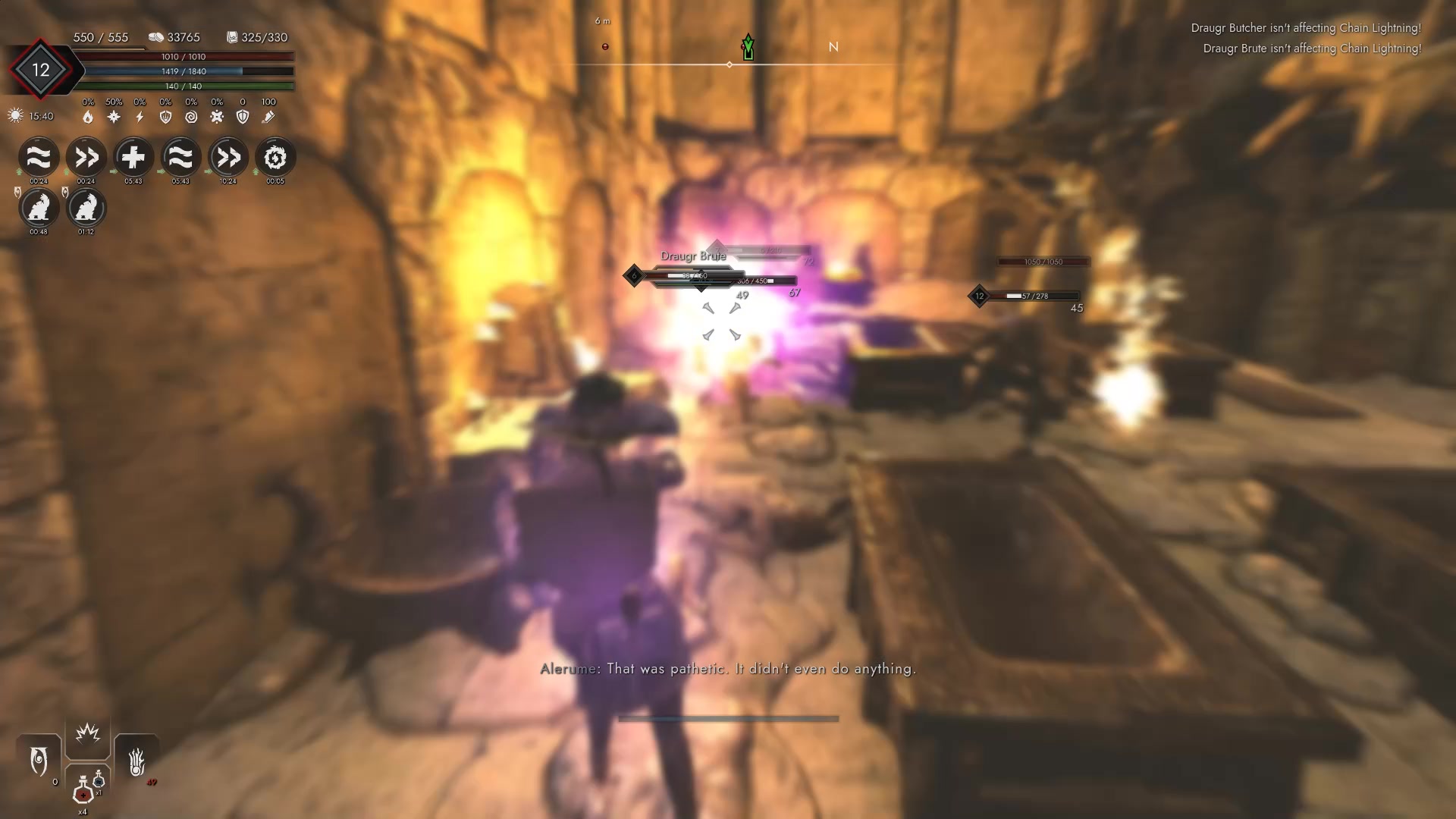
Task: Click the coin currency icon beside 33765
Action: [158, 36]
